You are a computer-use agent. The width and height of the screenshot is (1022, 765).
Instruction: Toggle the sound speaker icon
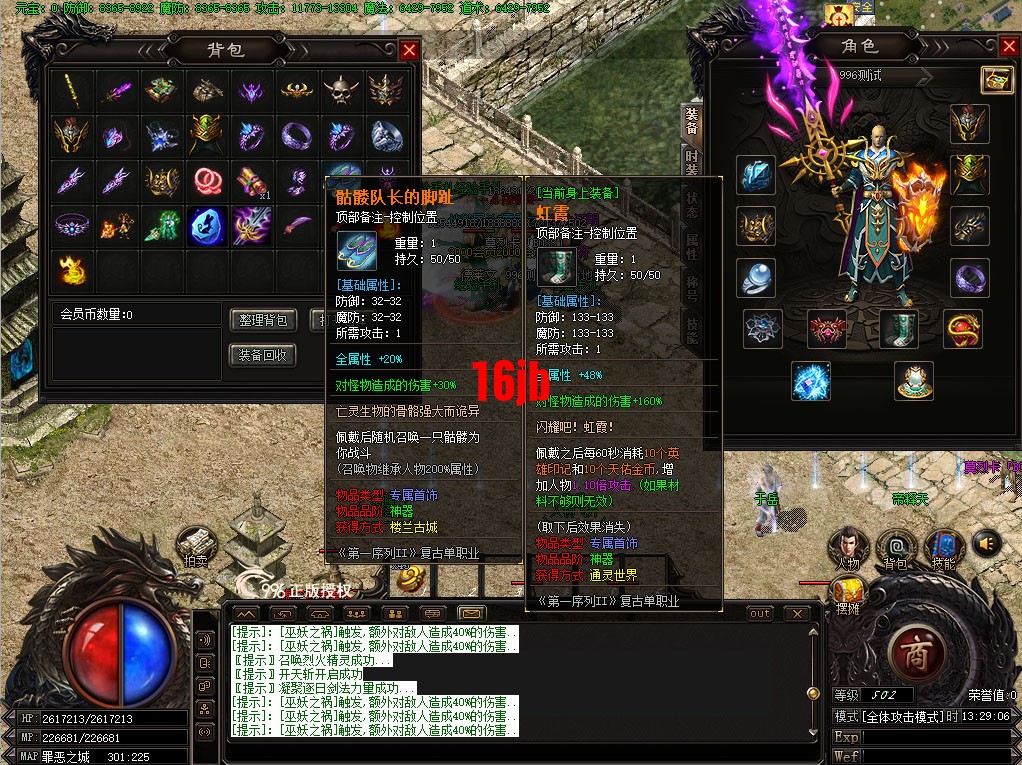tap(986, 542)
